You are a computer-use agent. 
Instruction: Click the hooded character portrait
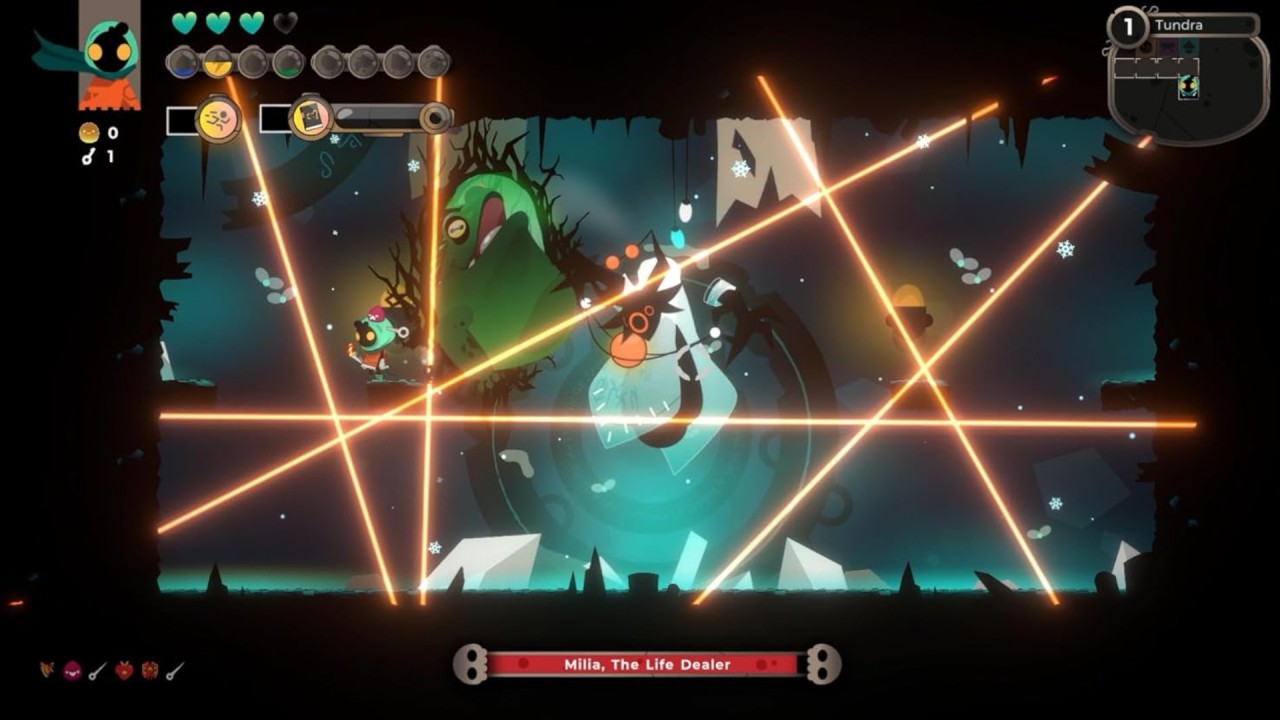coord(110,55)
